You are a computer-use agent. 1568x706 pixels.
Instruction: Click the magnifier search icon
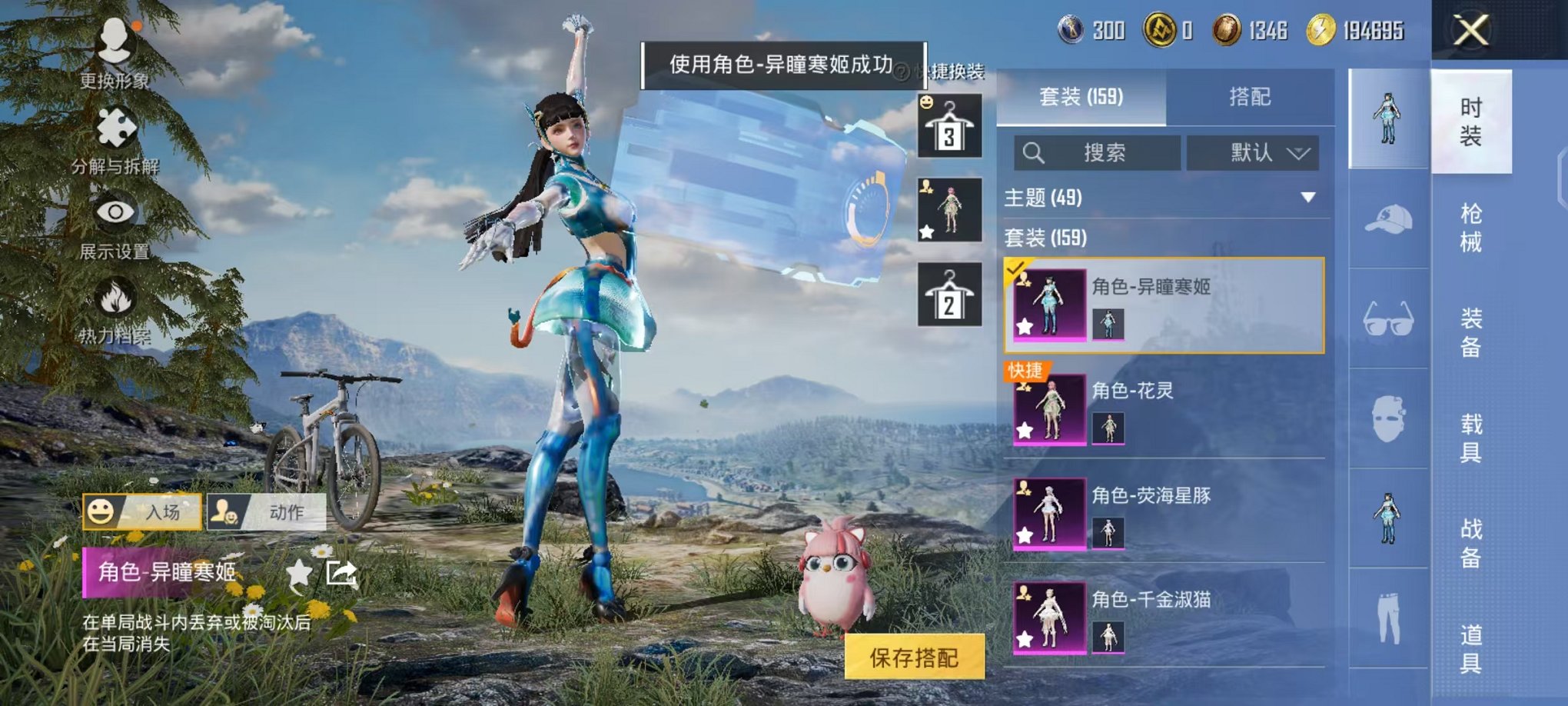pos(1035,153)
